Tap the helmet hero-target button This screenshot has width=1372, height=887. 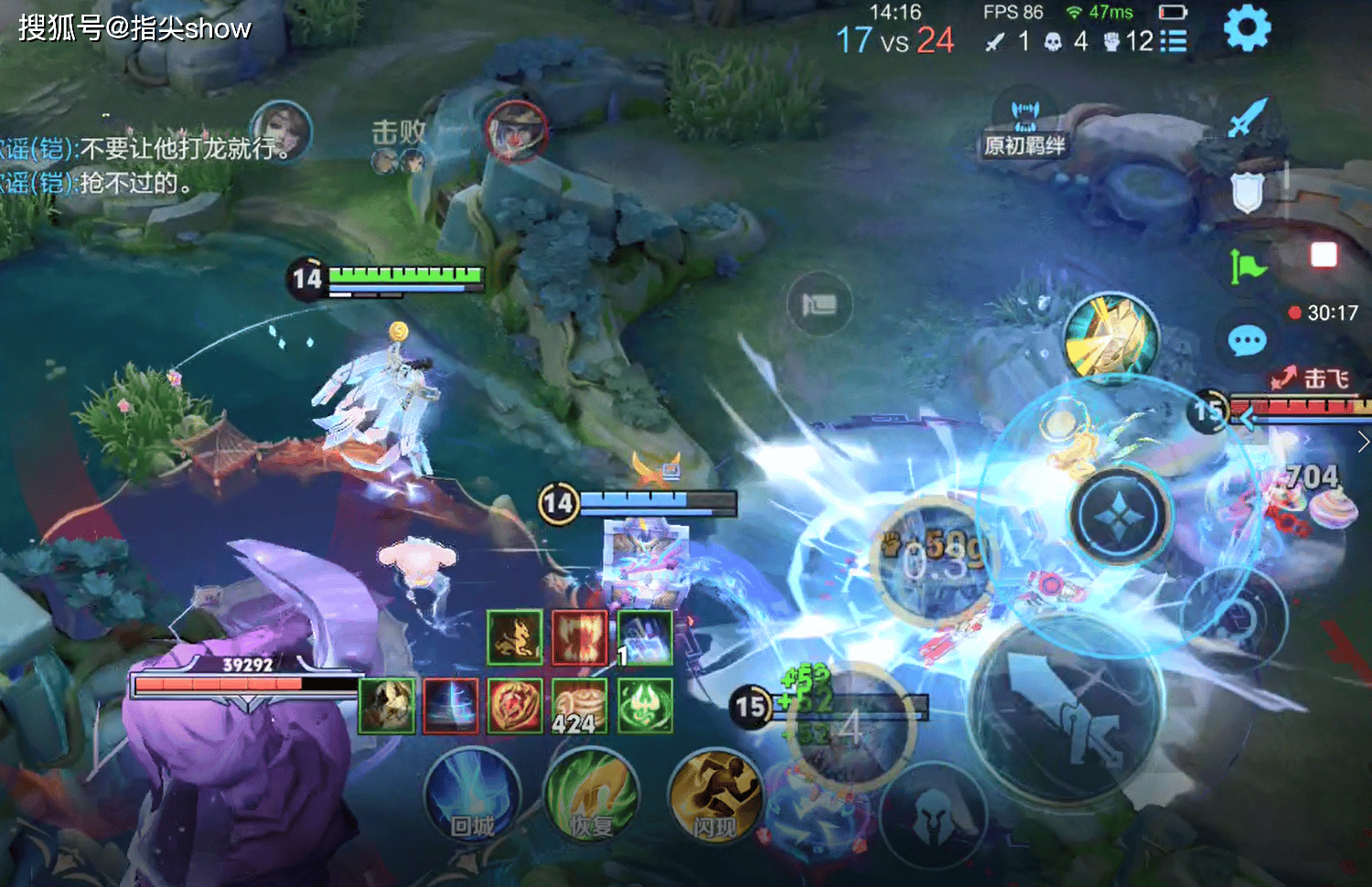pyautogui.click(x=933, y=814)
